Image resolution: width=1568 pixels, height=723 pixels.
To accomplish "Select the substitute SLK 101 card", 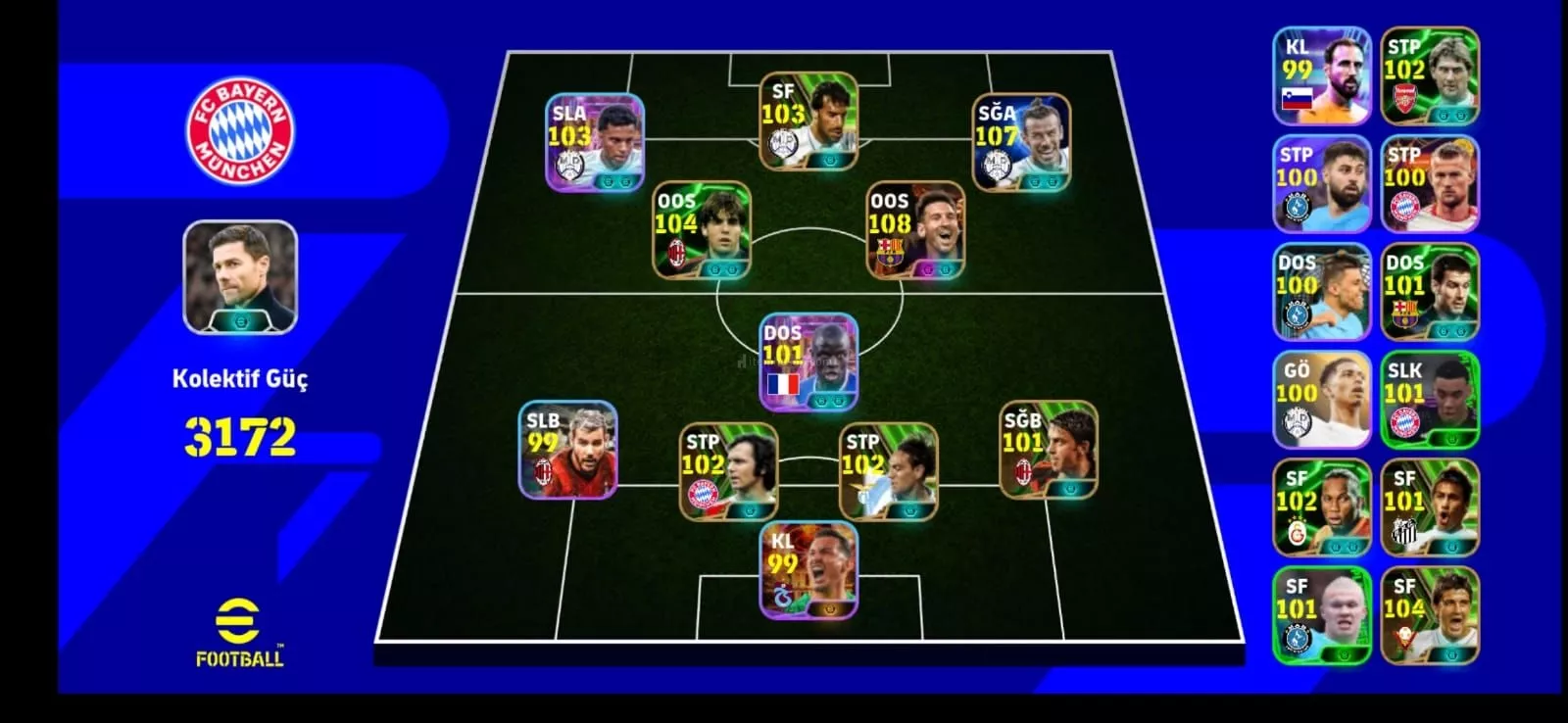I will 1430,400.
